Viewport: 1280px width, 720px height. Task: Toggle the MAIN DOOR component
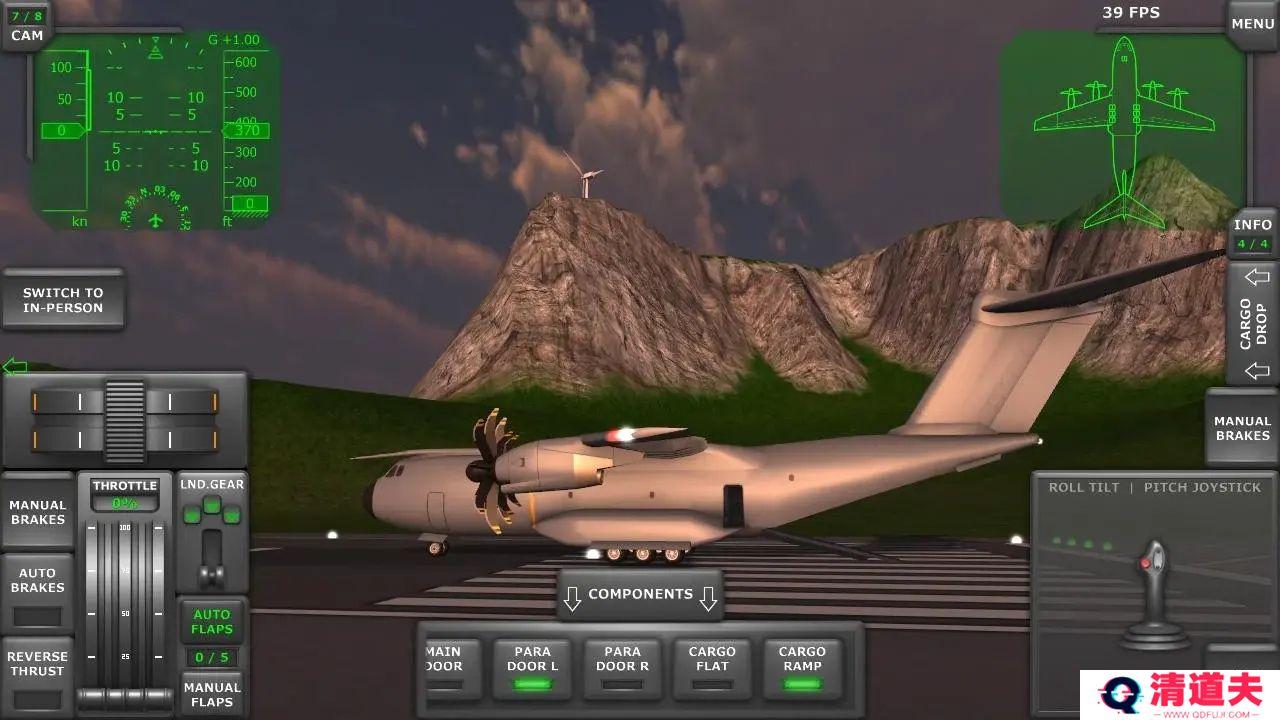pyautogui.click(x=444, y=668)
